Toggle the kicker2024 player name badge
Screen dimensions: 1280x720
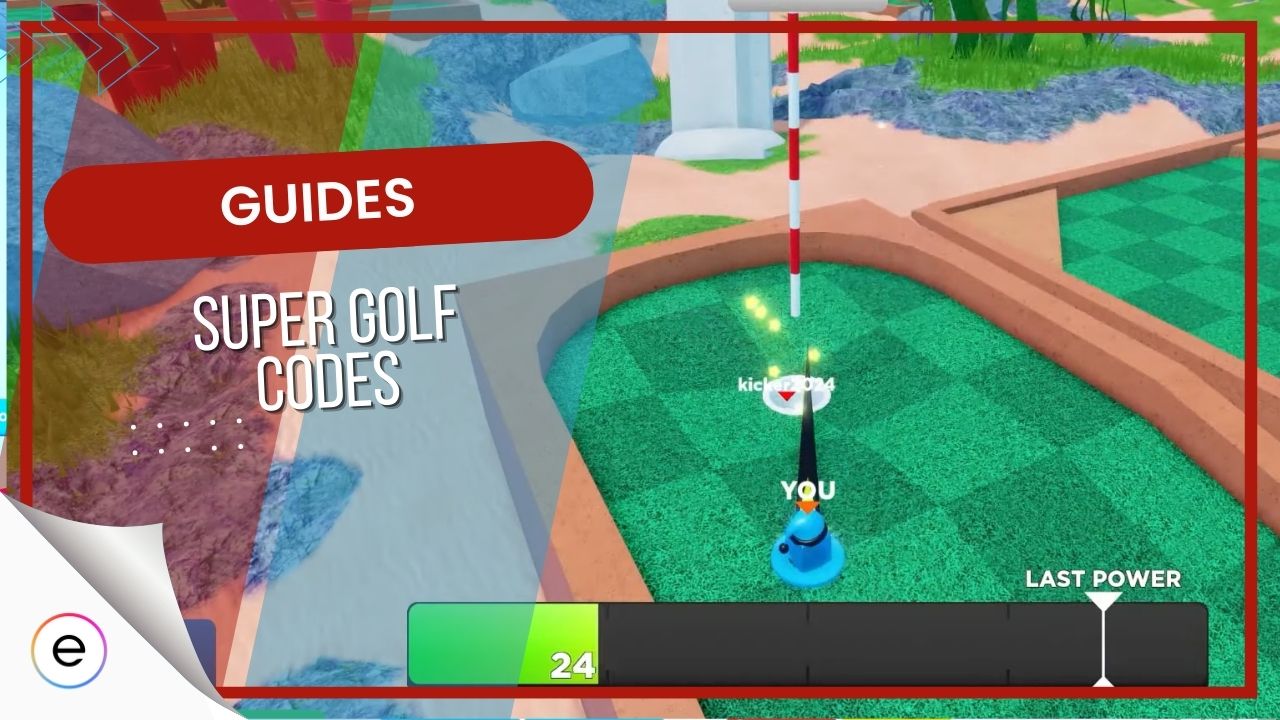coord(785,385)
